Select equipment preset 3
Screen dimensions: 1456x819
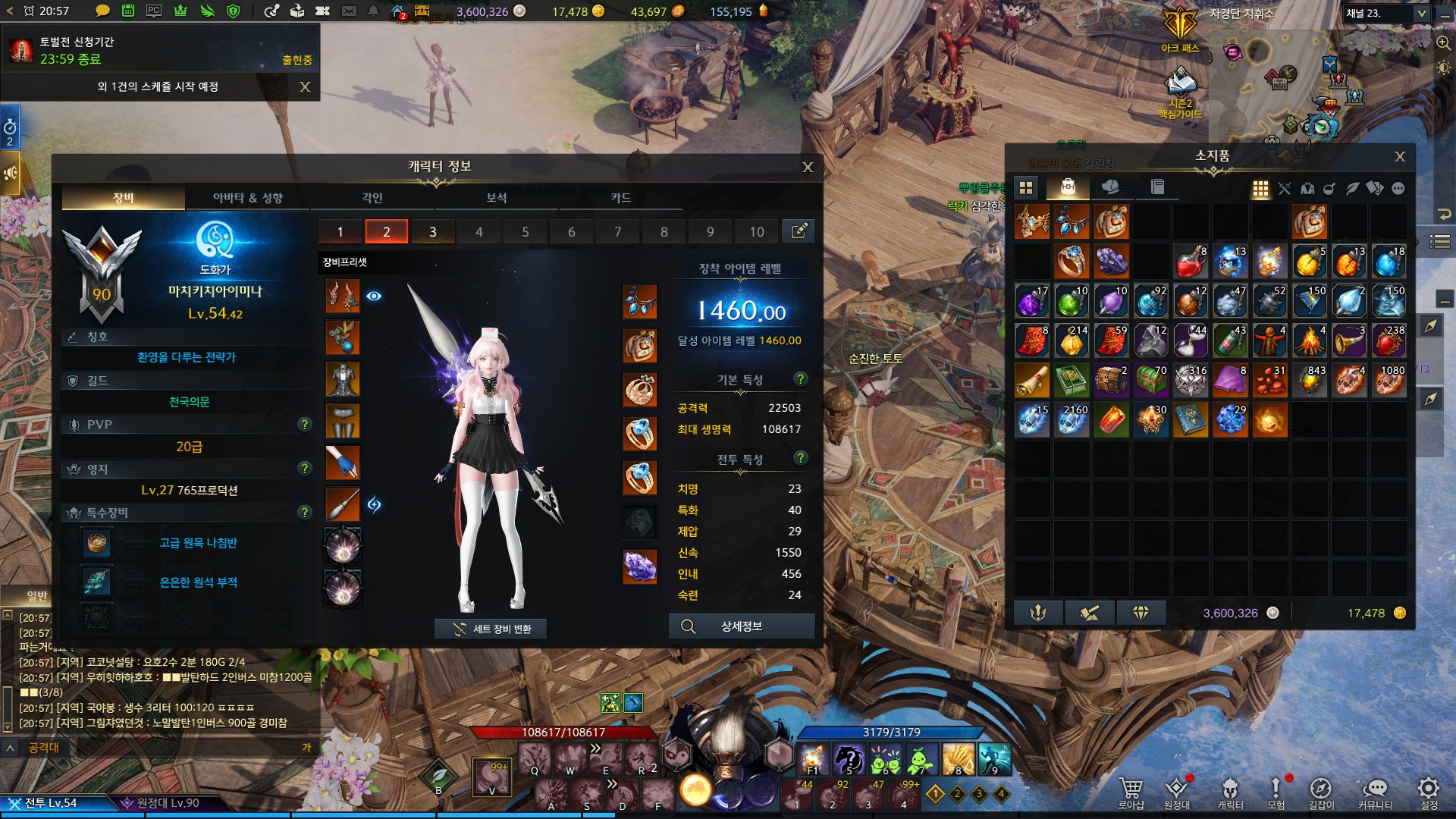click(432, 232)
